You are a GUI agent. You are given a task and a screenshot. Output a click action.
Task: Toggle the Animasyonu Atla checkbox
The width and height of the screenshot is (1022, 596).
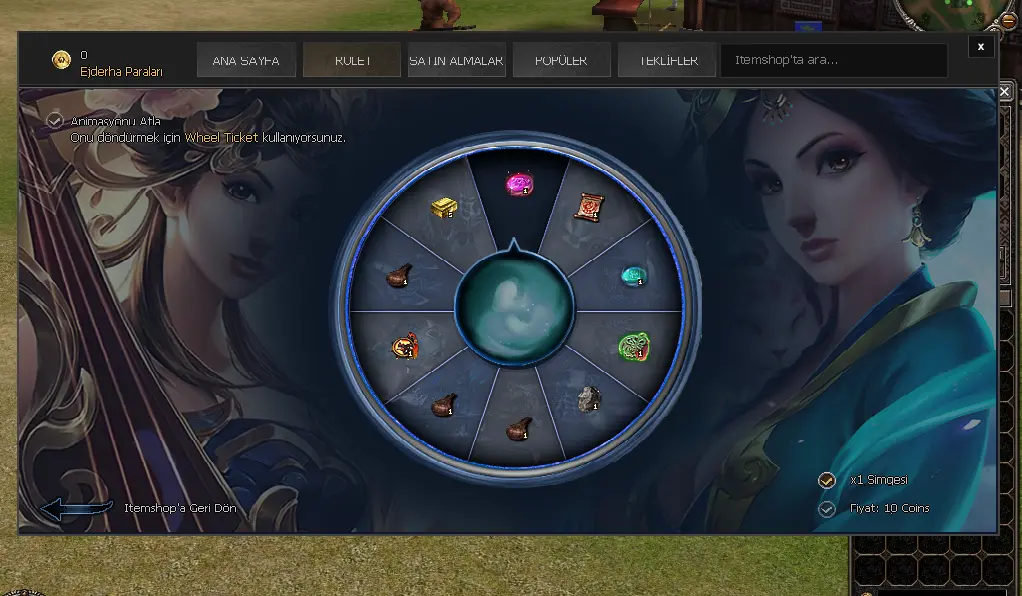point(55,121)
